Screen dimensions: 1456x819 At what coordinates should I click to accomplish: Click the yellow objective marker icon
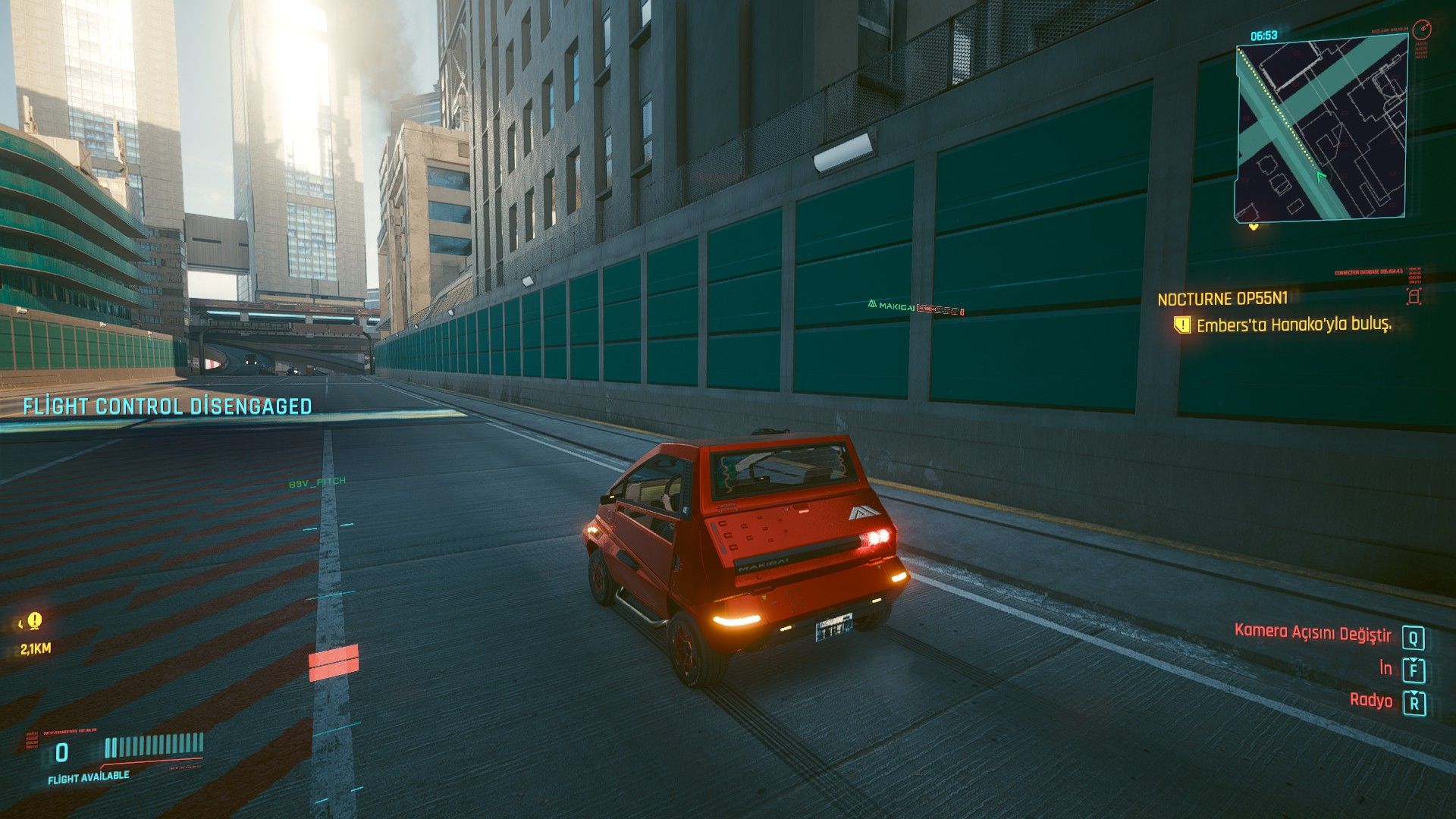1181,325
